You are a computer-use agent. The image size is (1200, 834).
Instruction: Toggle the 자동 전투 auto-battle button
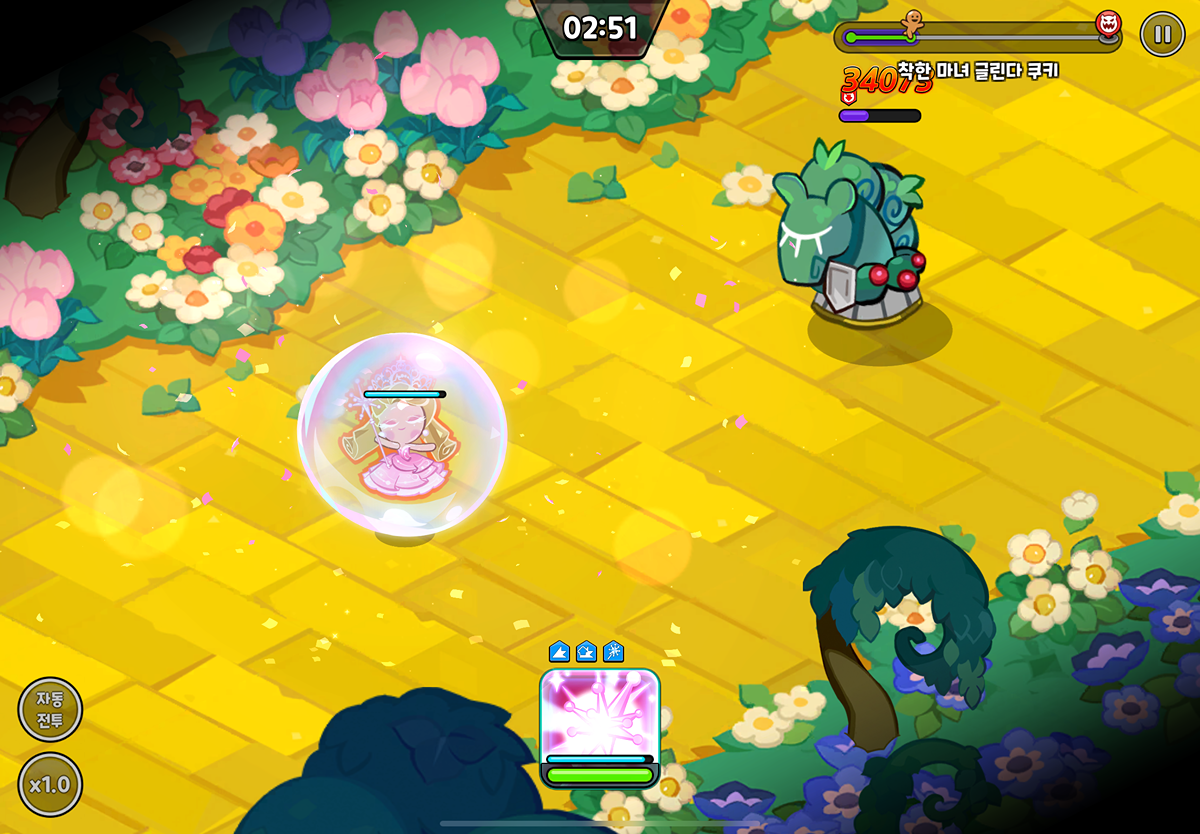pos(50,709)
